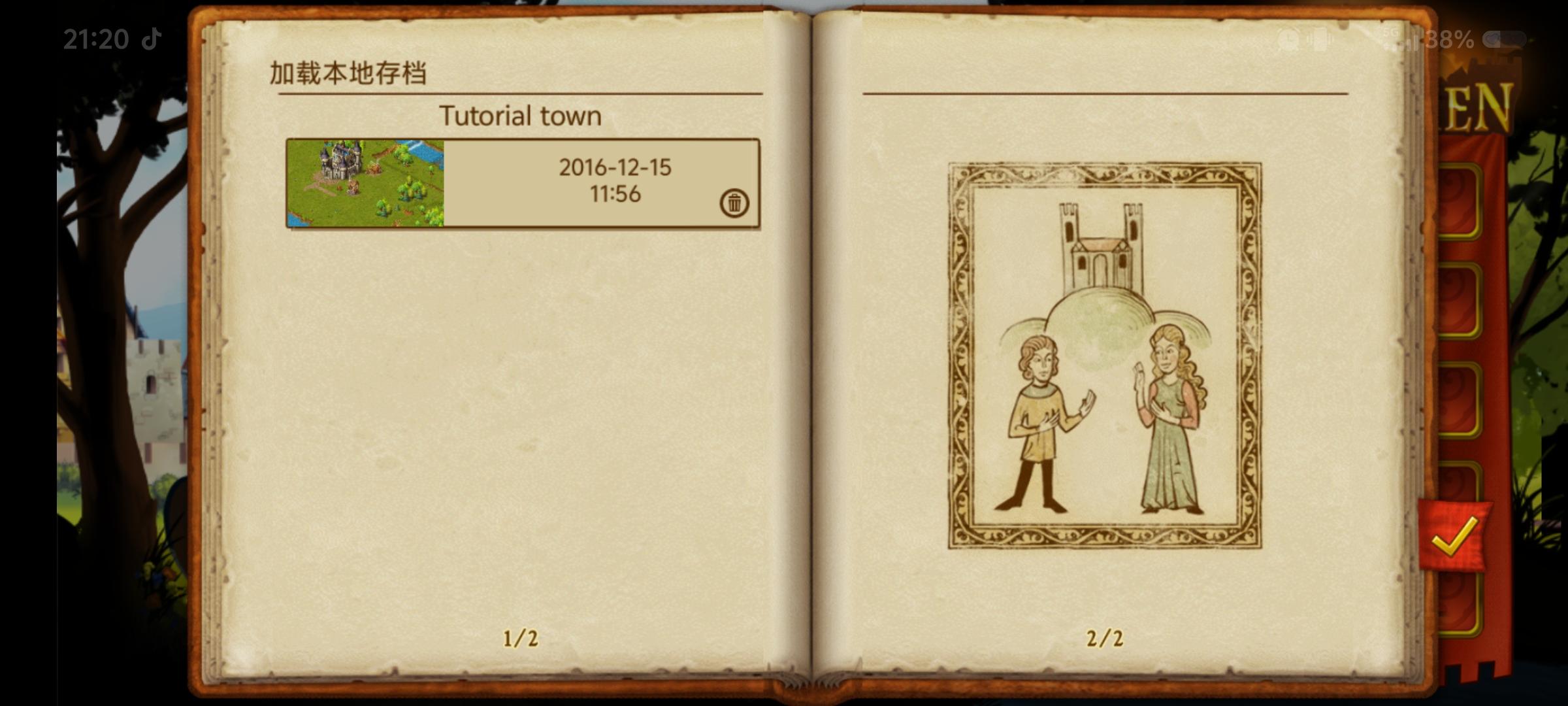Click the Tutorial town title
The width and height of the screenshot is (1568, 706).
coord(521,114)
